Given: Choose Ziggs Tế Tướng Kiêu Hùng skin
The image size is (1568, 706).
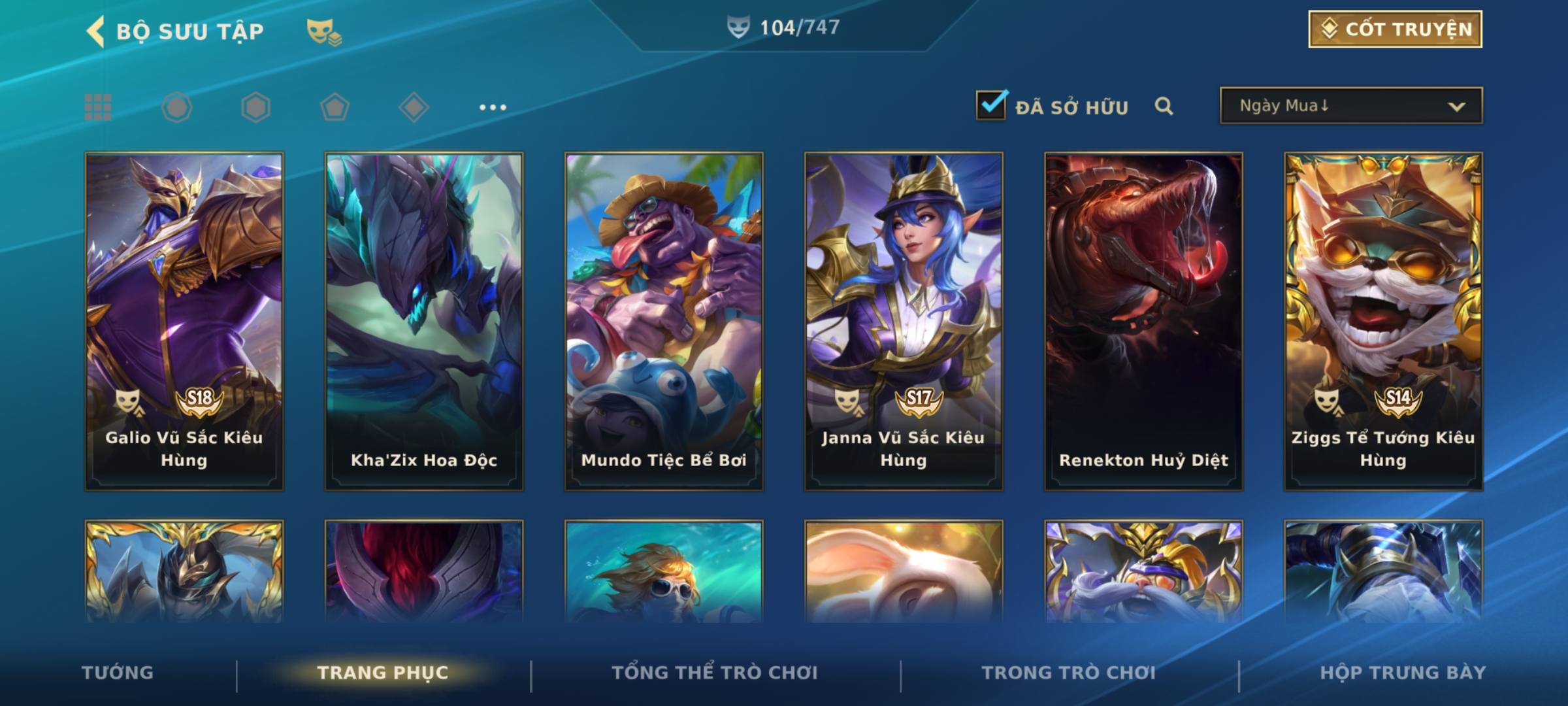Looking at the screenshot, I should [x=1383, y=321].
